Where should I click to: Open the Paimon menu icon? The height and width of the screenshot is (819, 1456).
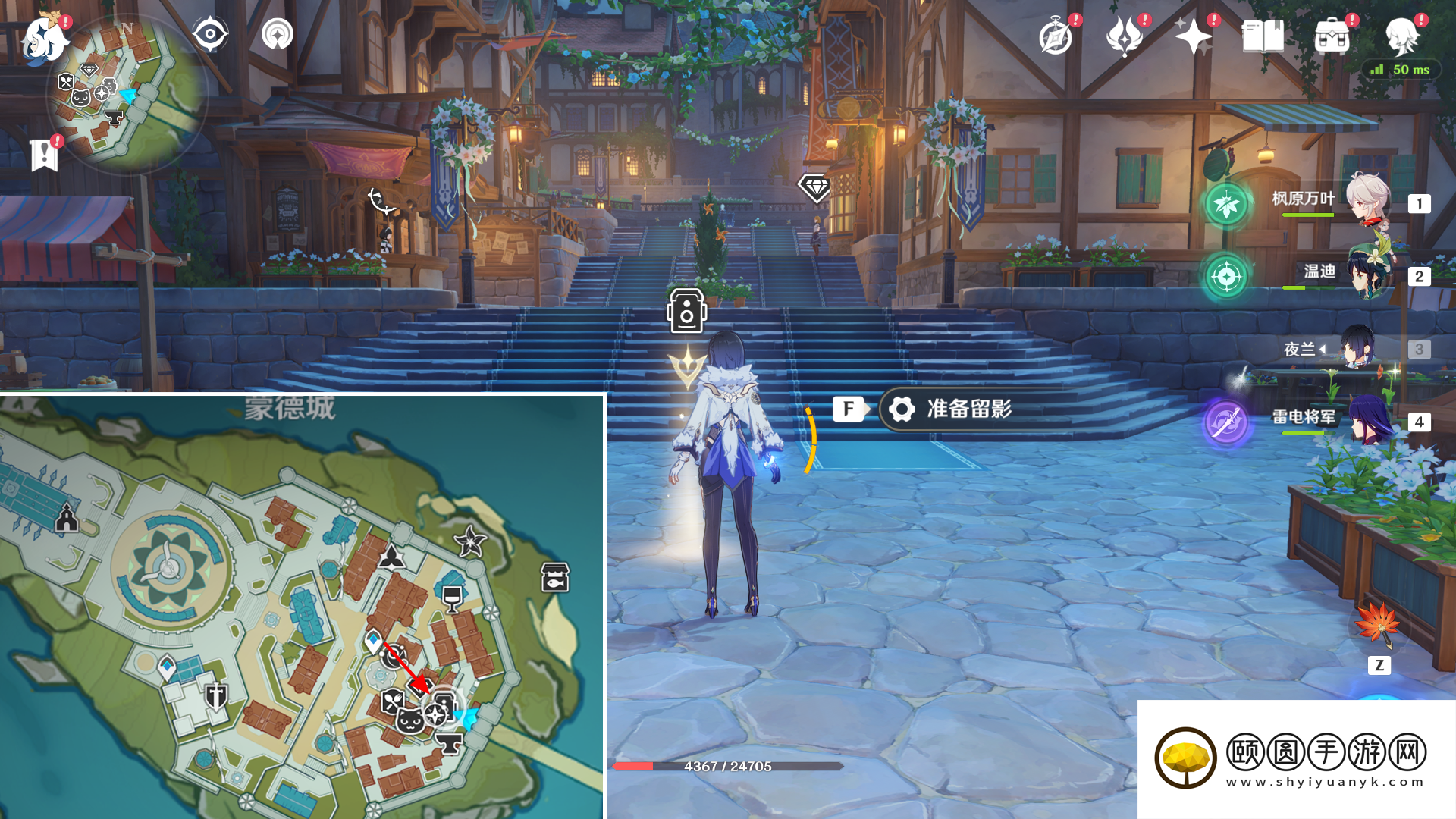click(43, 39)
